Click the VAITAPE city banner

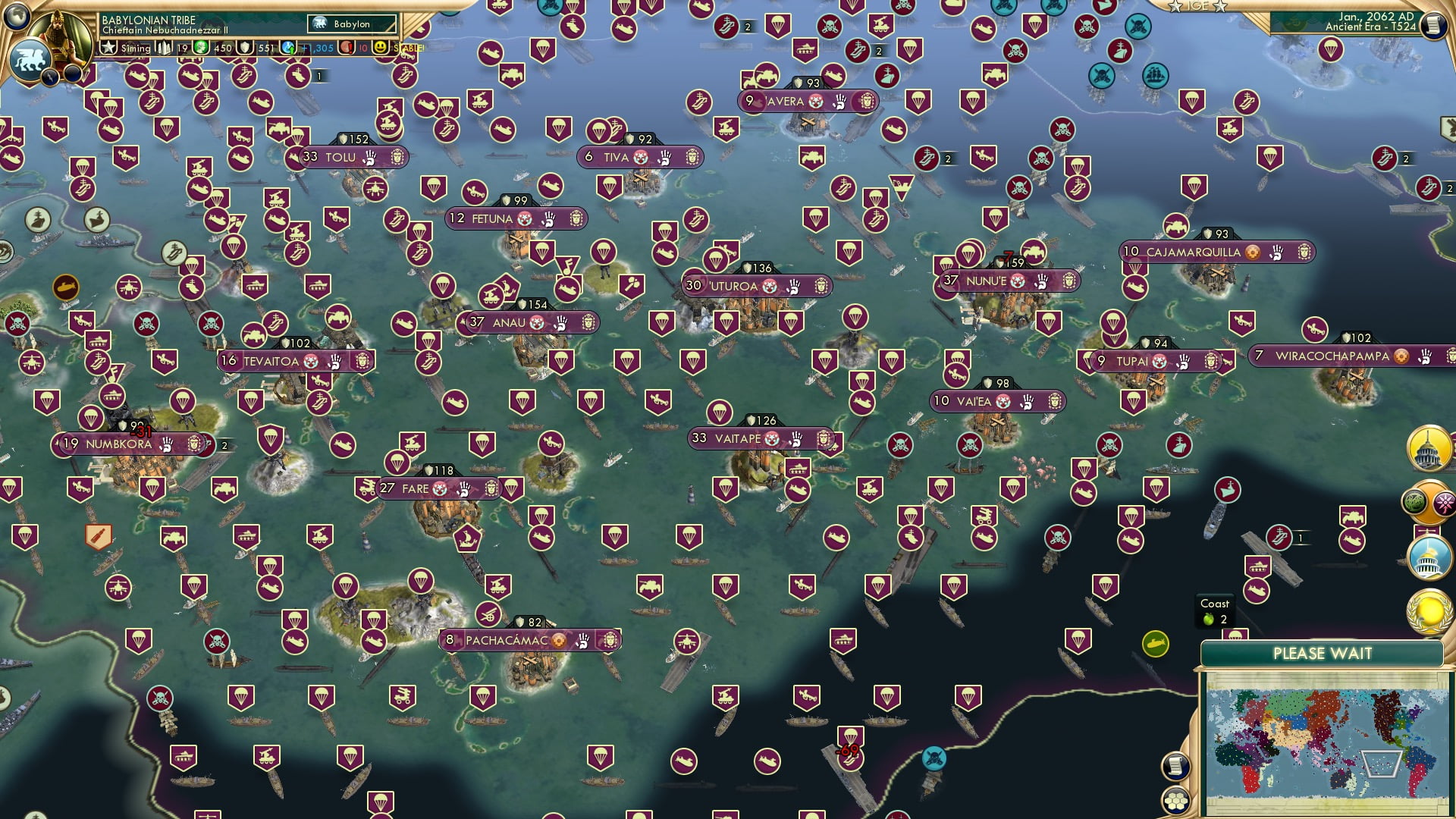pyautogui.click(x=739, y=438)
